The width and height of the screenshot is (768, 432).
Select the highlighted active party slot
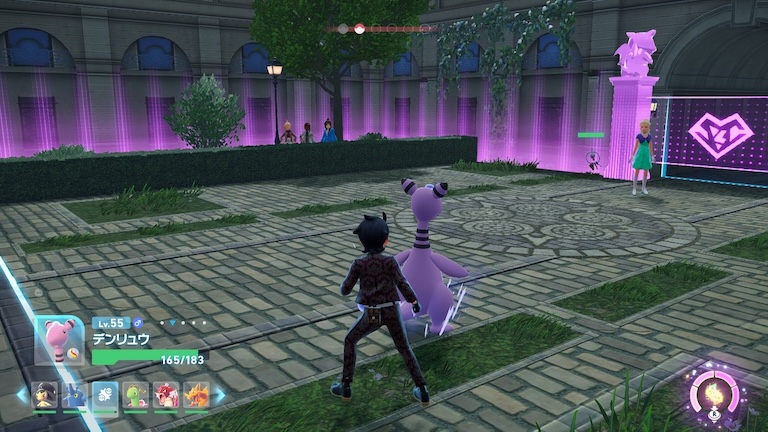pyautogui.click(x=105, y=396)
